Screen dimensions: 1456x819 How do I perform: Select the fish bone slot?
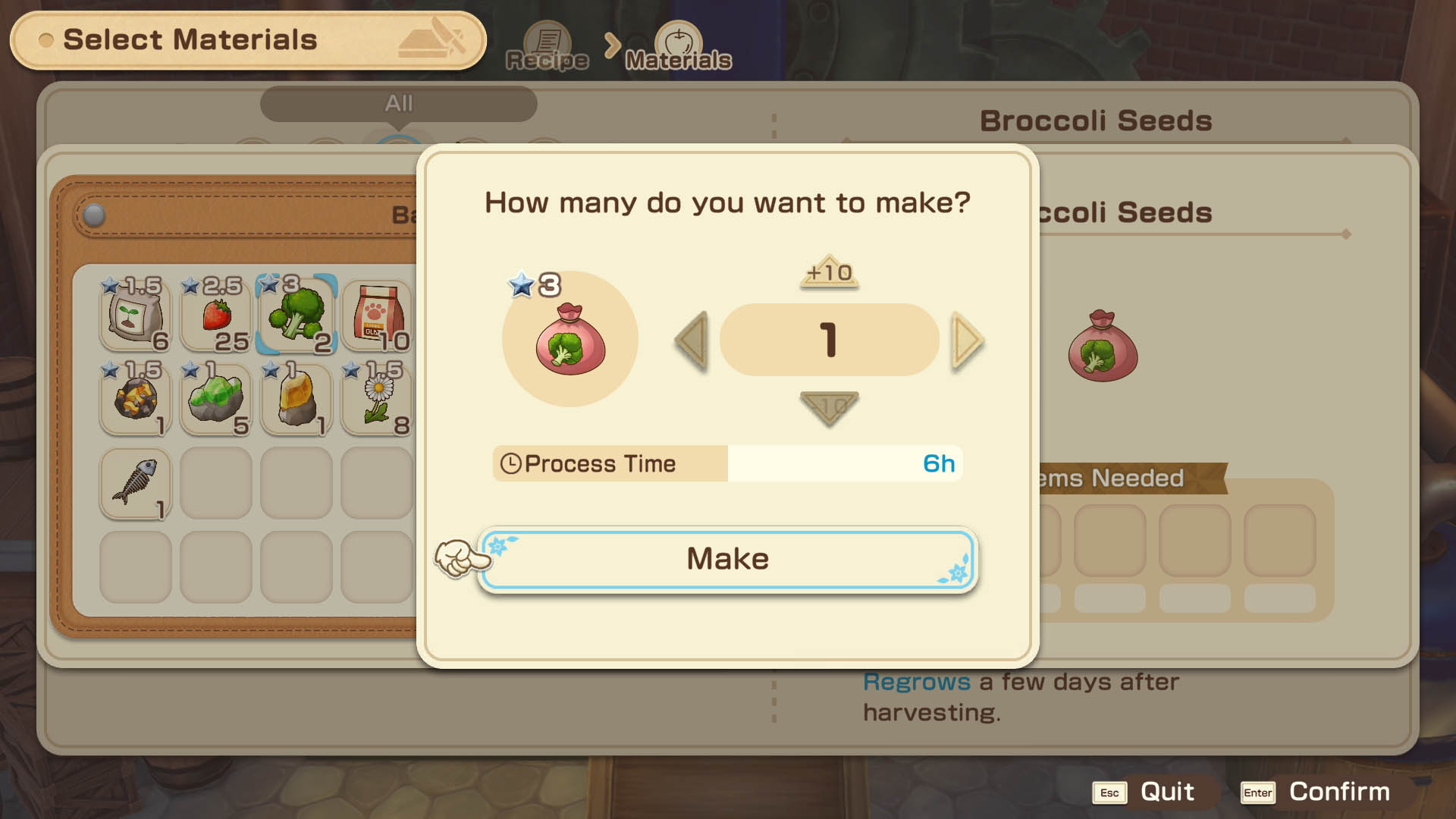point(136,483)
